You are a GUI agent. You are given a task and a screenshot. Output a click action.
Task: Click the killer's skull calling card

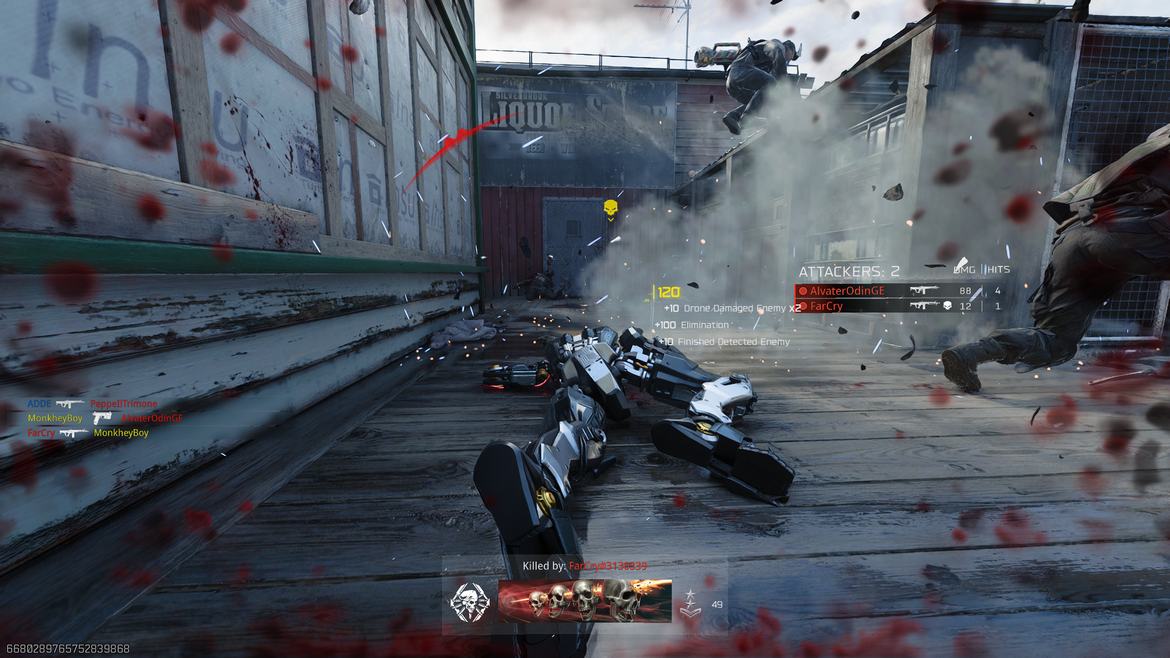pyautogui.click(x=585, y=600)
